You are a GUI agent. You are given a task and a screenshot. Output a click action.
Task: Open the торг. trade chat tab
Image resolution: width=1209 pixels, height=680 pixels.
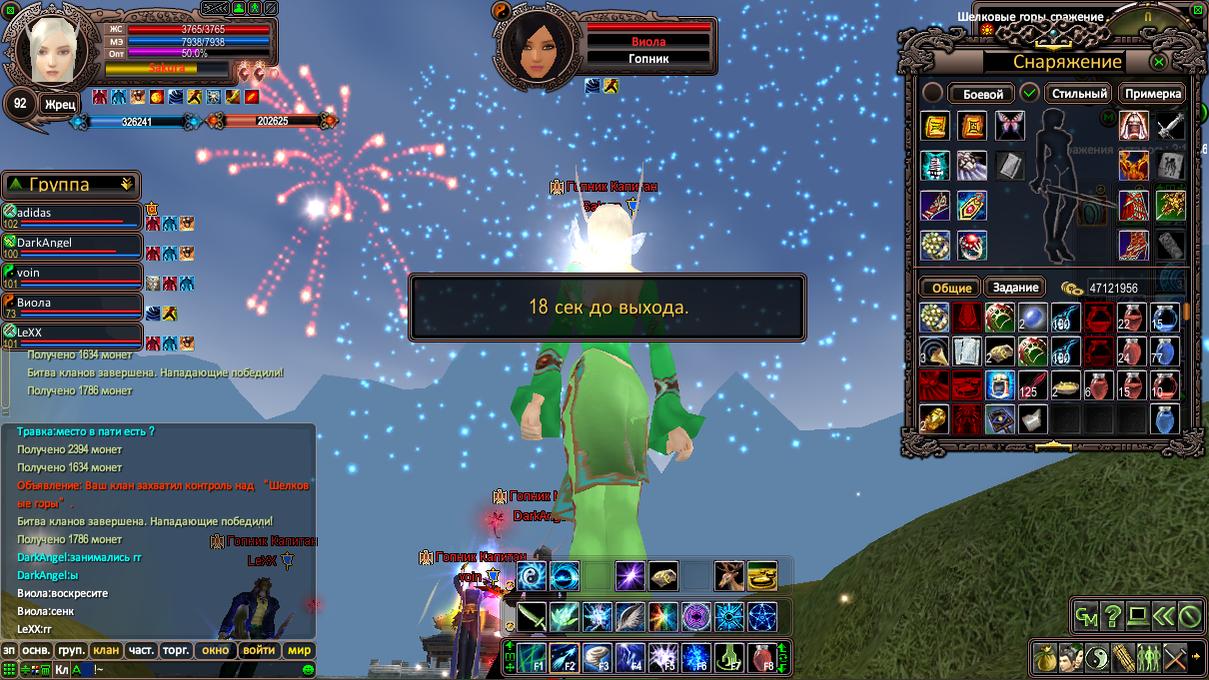coord(176,650)
